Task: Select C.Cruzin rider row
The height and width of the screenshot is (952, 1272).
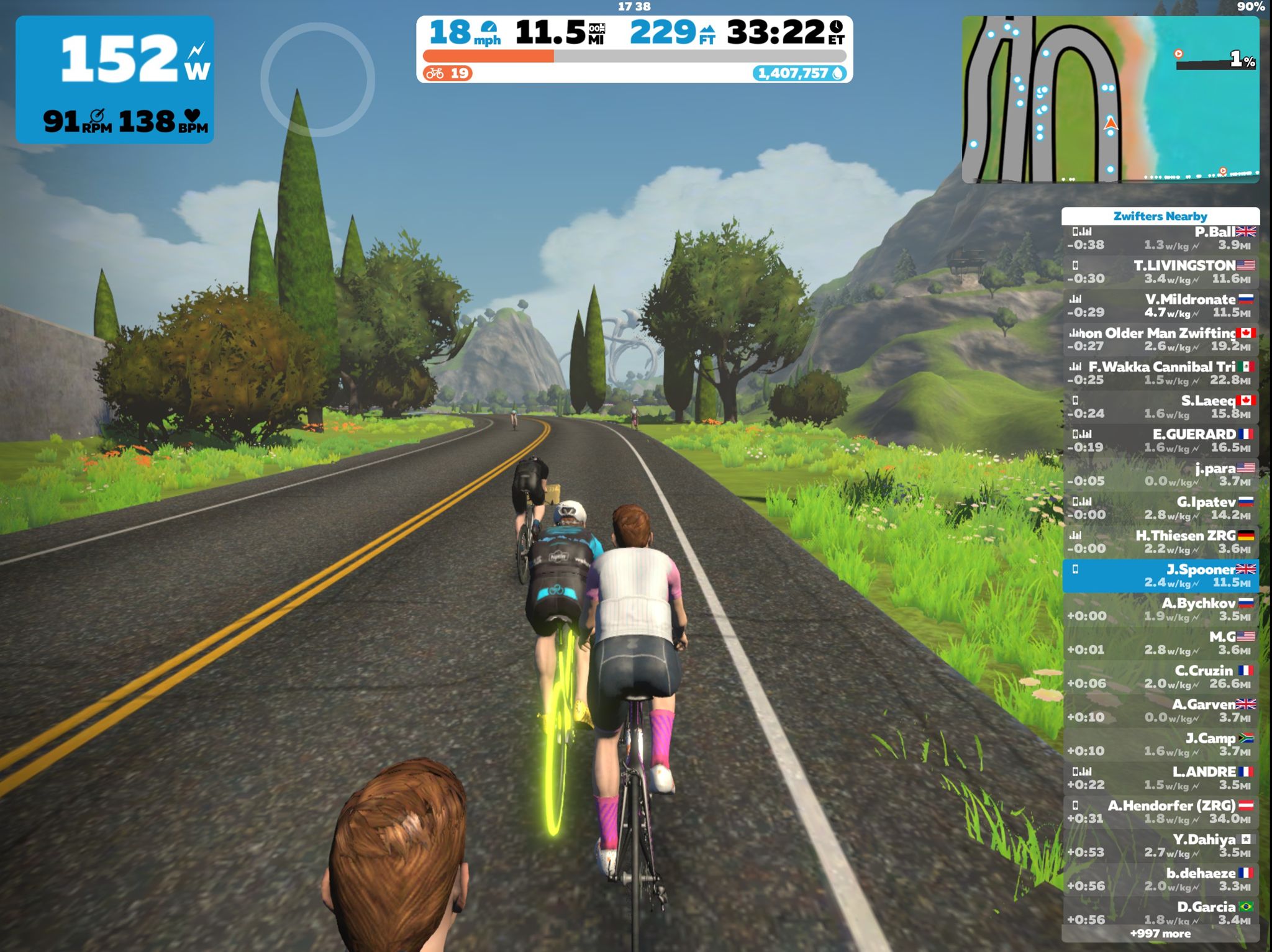Action: (1160, 677)
